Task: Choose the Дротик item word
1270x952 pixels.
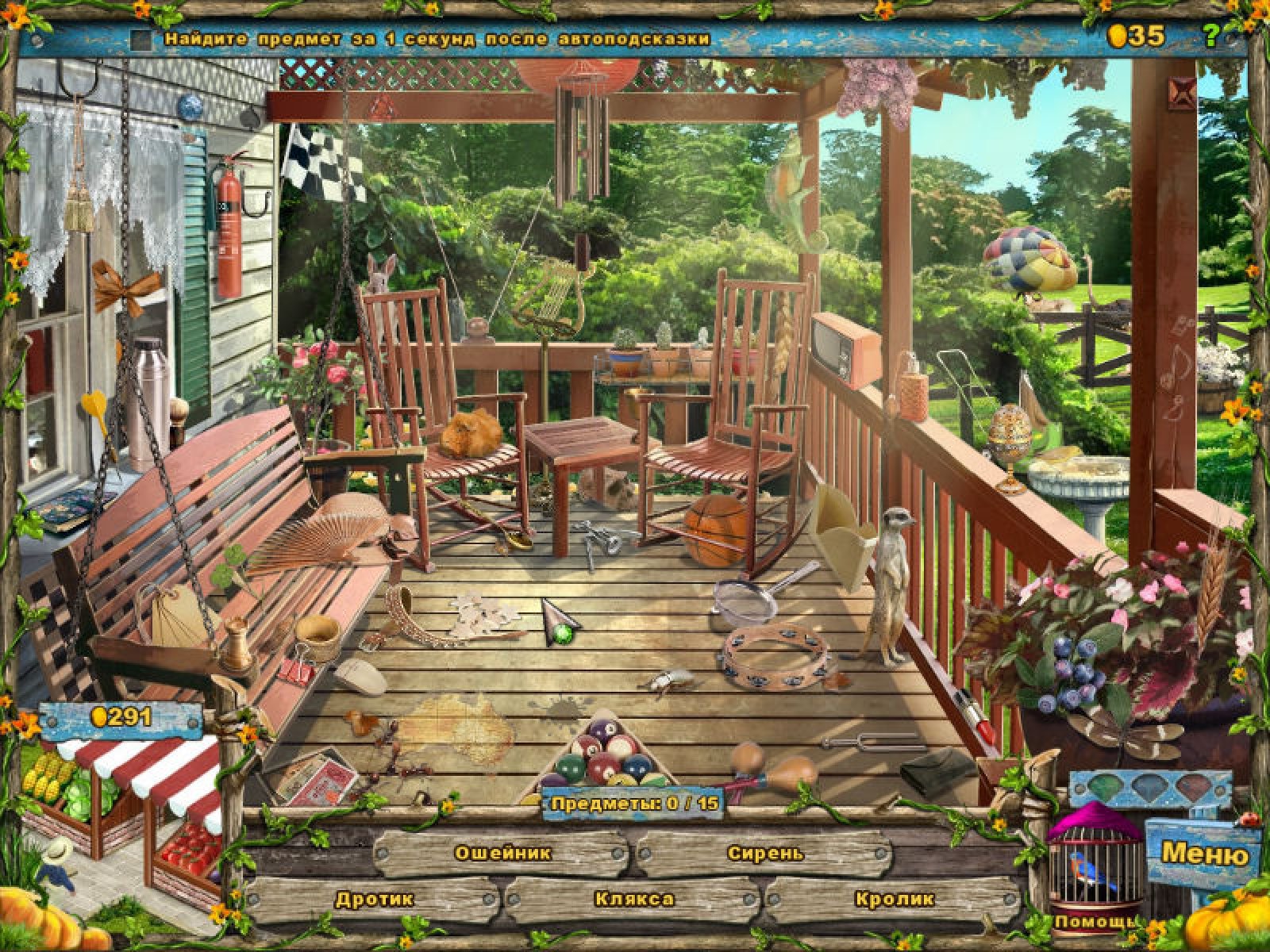Action: (374, 899)
